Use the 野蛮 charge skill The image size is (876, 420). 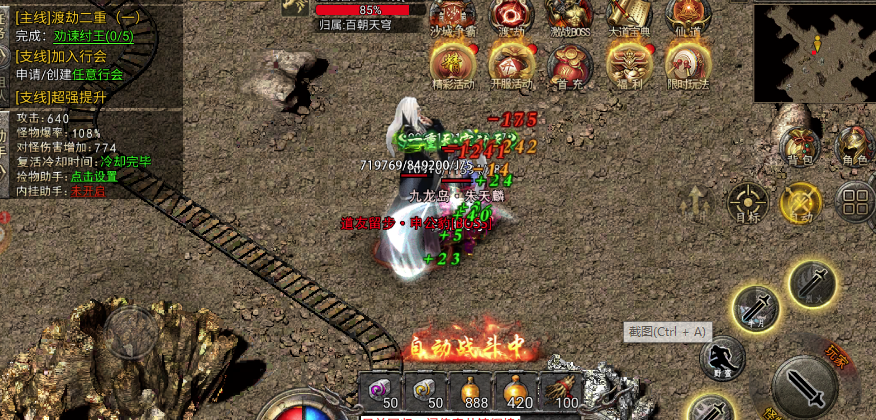(x=721, y=358)
